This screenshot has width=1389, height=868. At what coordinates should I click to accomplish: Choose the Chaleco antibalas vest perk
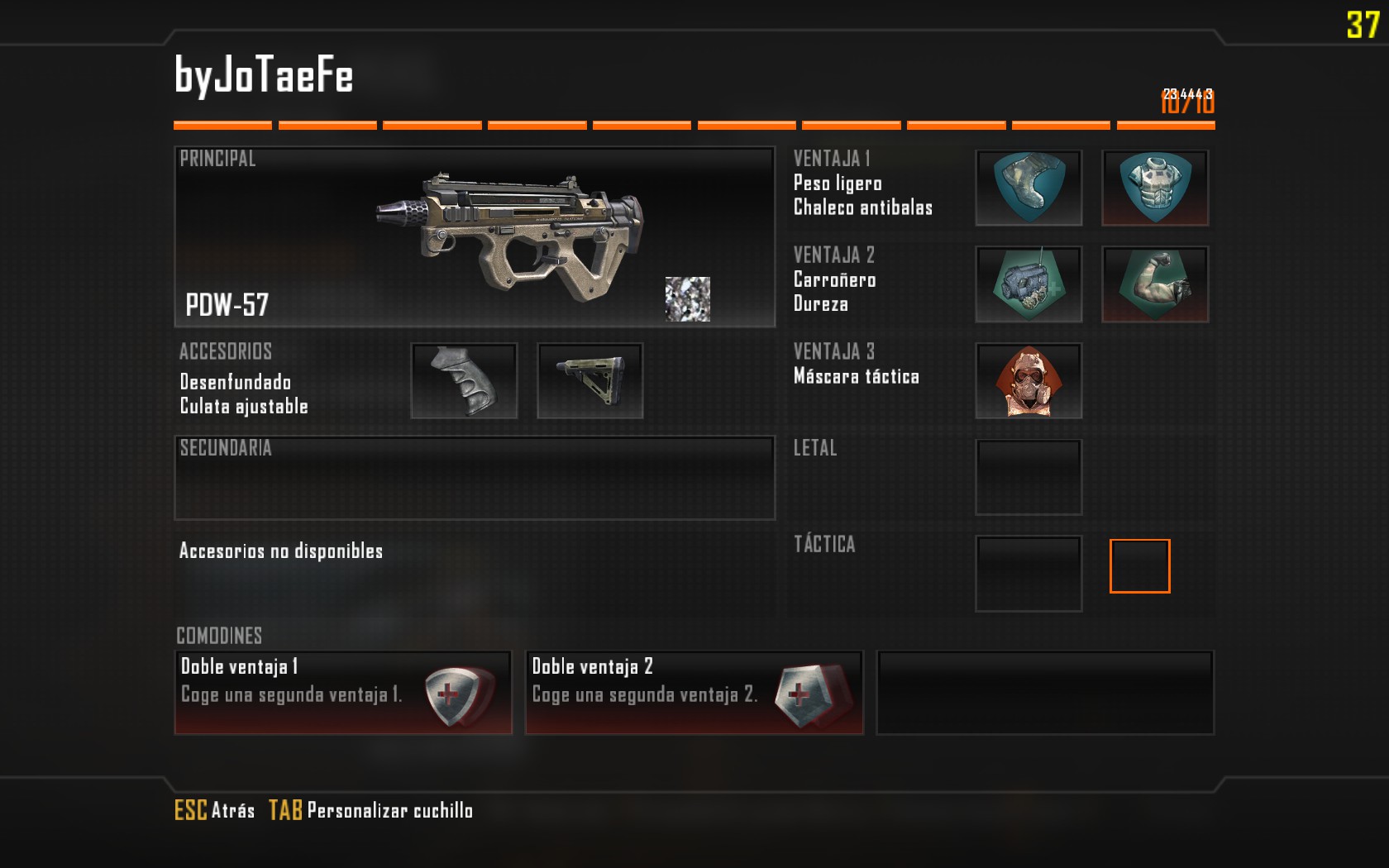[x=1155, y=188]
